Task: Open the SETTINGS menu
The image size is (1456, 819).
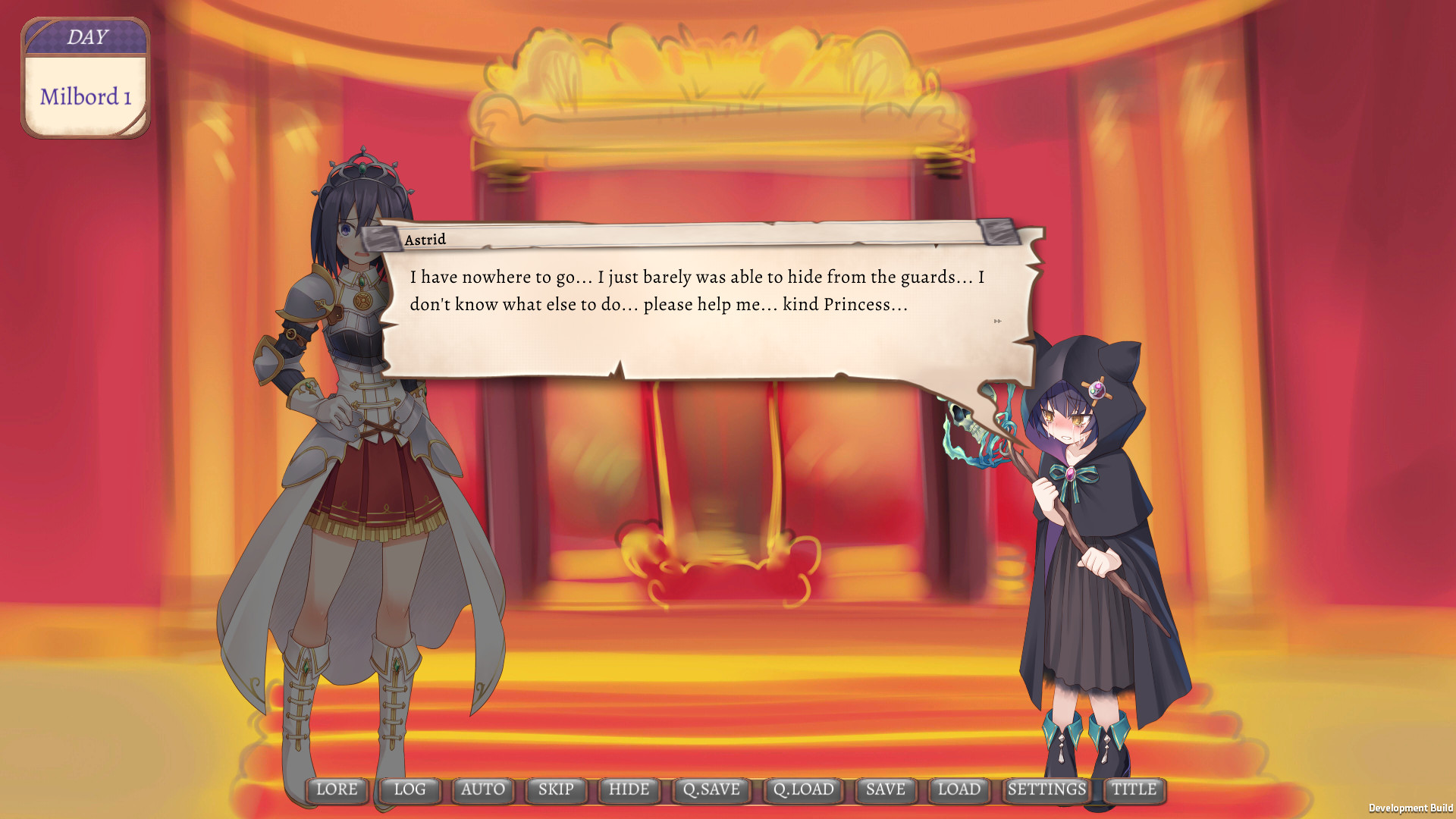Action: [1046, 789]
